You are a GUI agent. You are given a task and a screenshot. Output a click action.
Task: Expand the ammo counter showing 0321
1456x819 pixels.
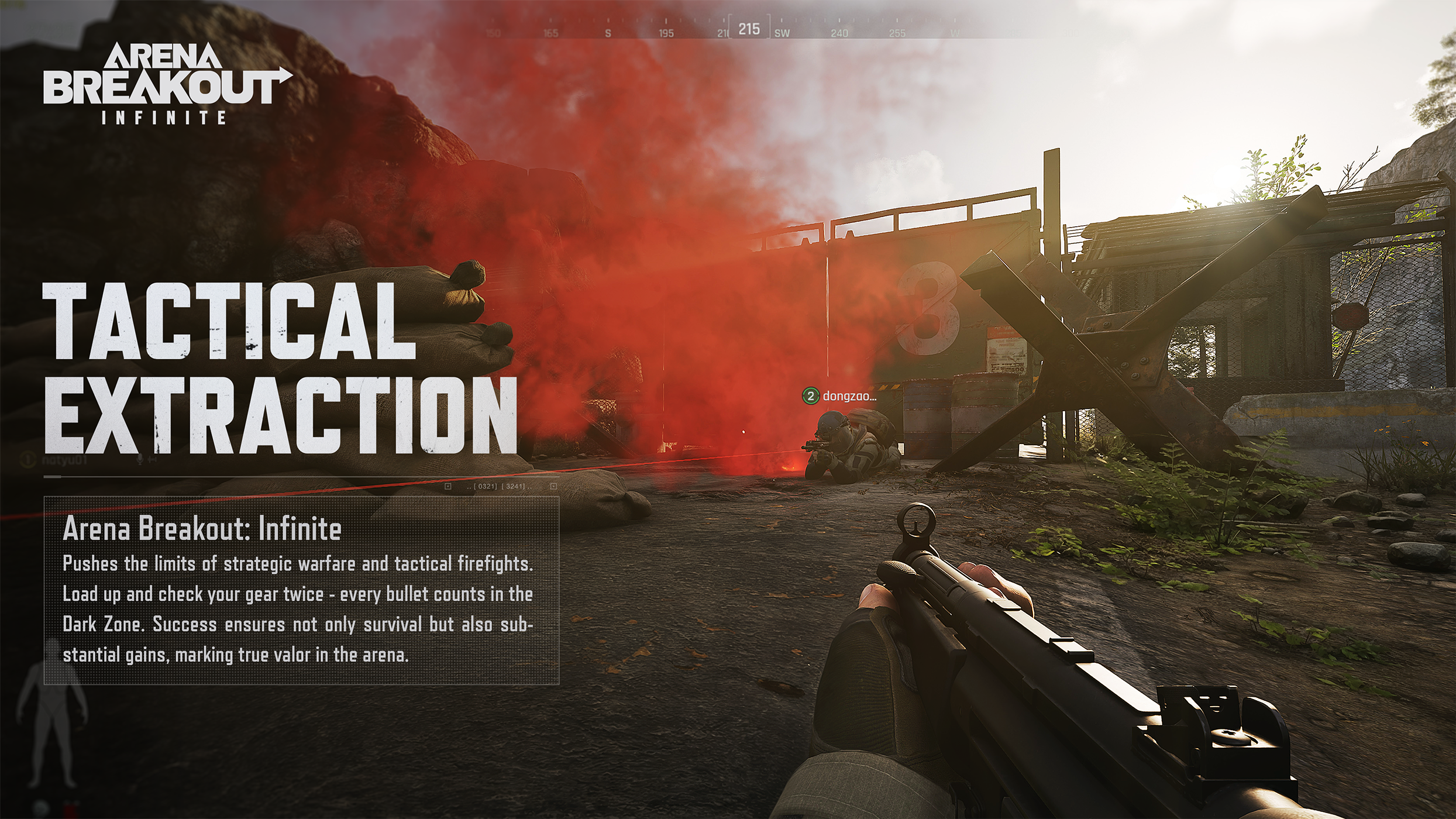click(x=486, y=487)
